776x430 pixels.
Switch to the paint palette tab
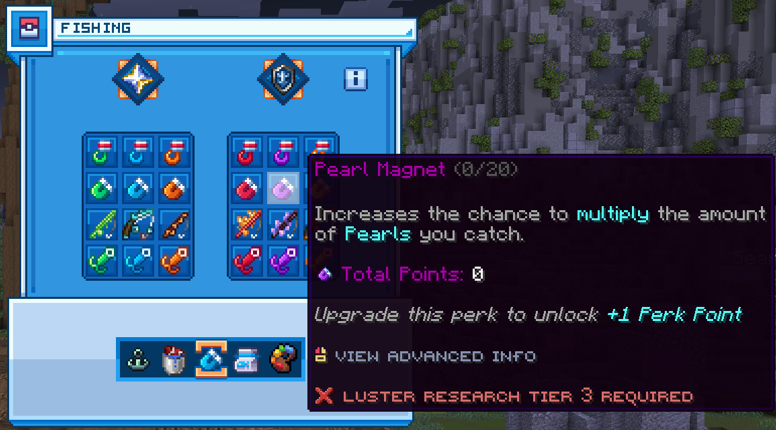tap(285, 358)
